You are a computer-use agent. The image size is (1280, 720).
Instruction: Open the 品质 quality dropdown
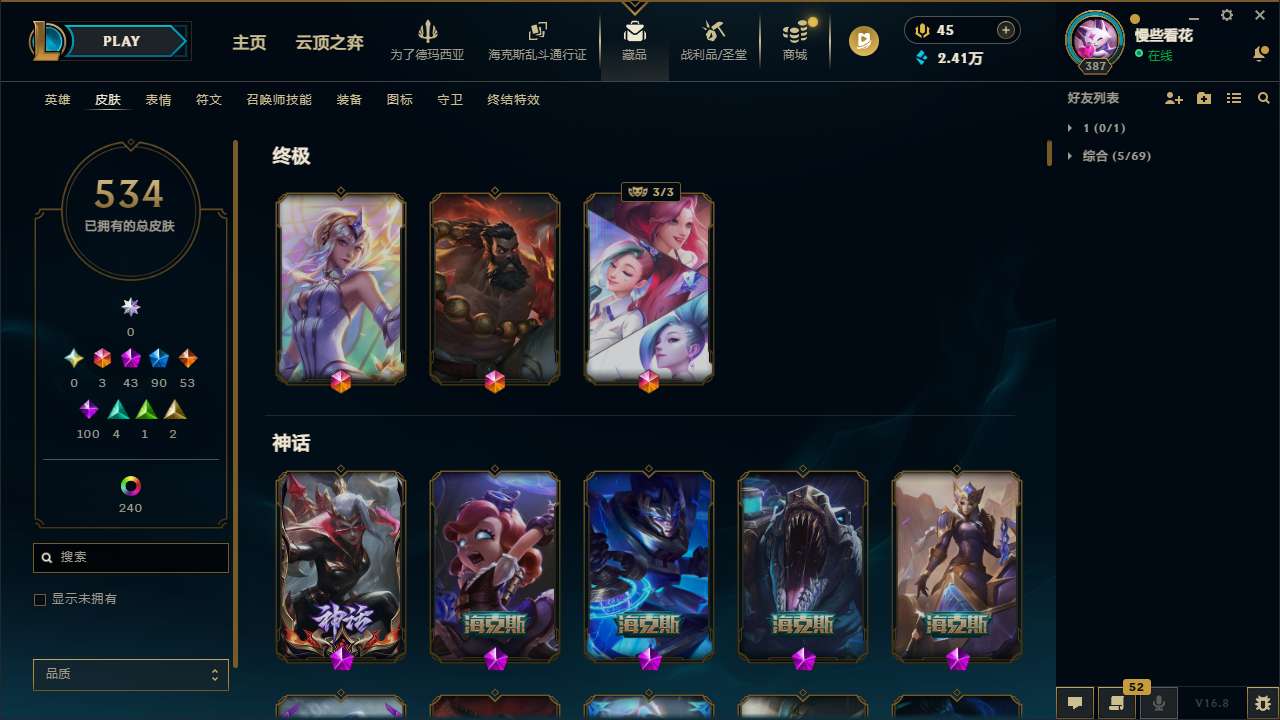[x=130, y=674]
